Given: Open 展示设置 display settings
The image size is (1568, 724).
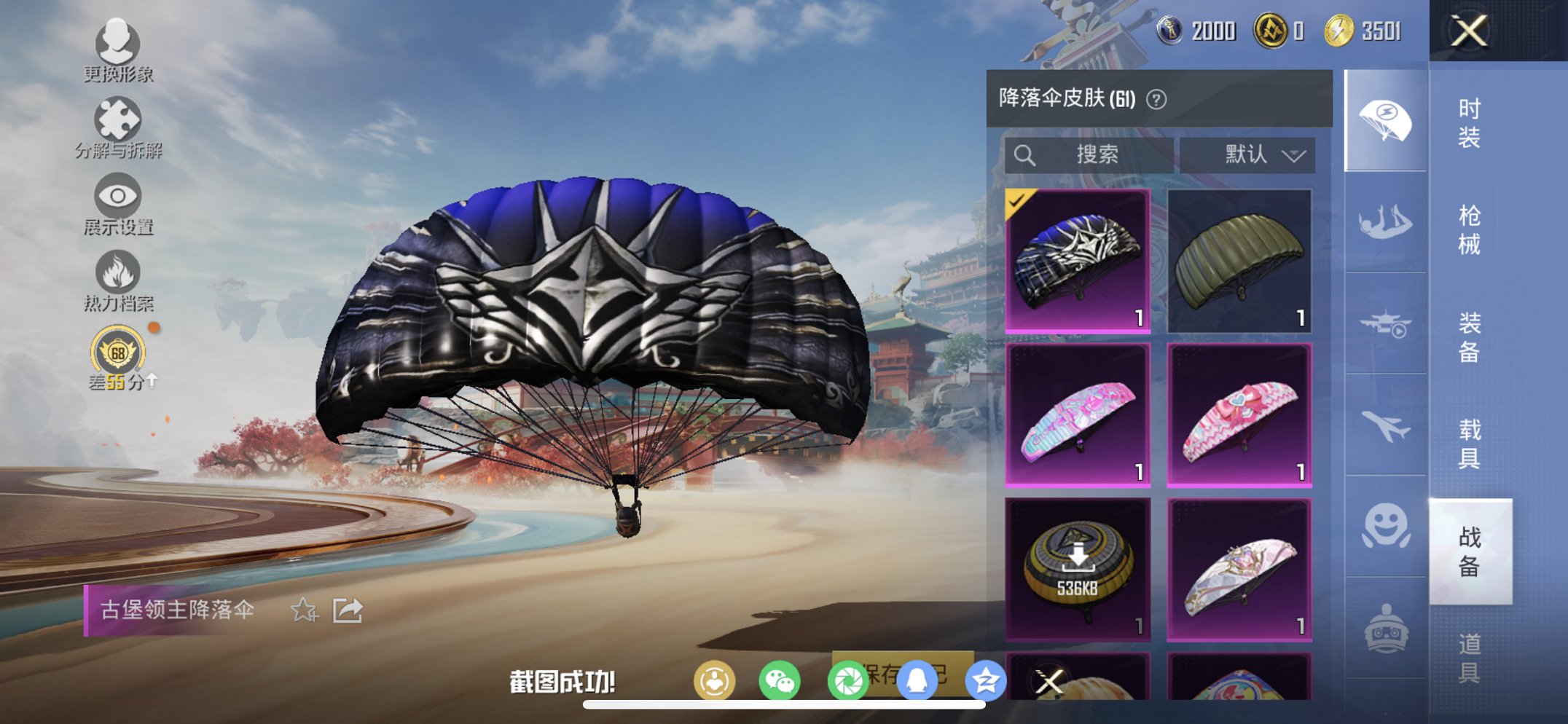Looking at the screenshot, I should [x=117, y=211].
